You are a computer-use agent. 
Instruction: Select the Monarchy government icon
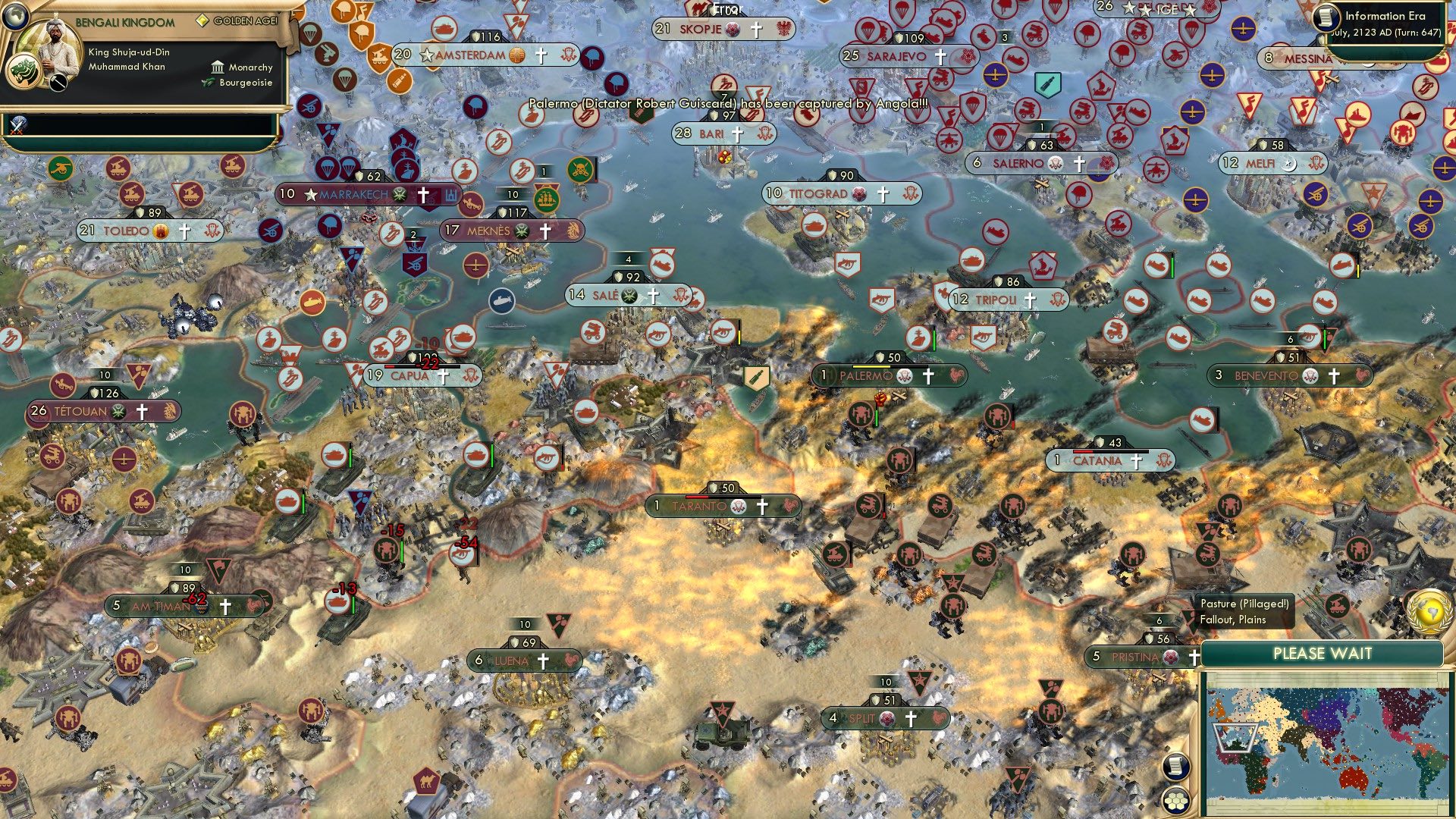218,67
